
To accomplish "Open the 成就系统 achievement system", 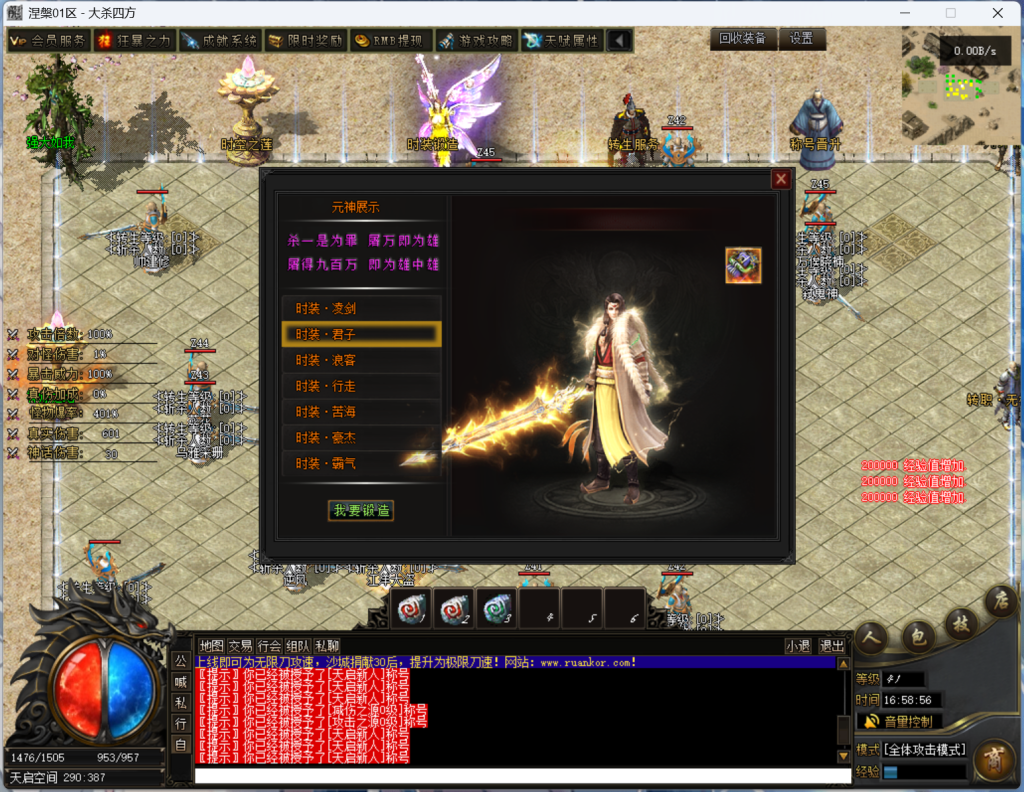I will (x=220, y=41).
